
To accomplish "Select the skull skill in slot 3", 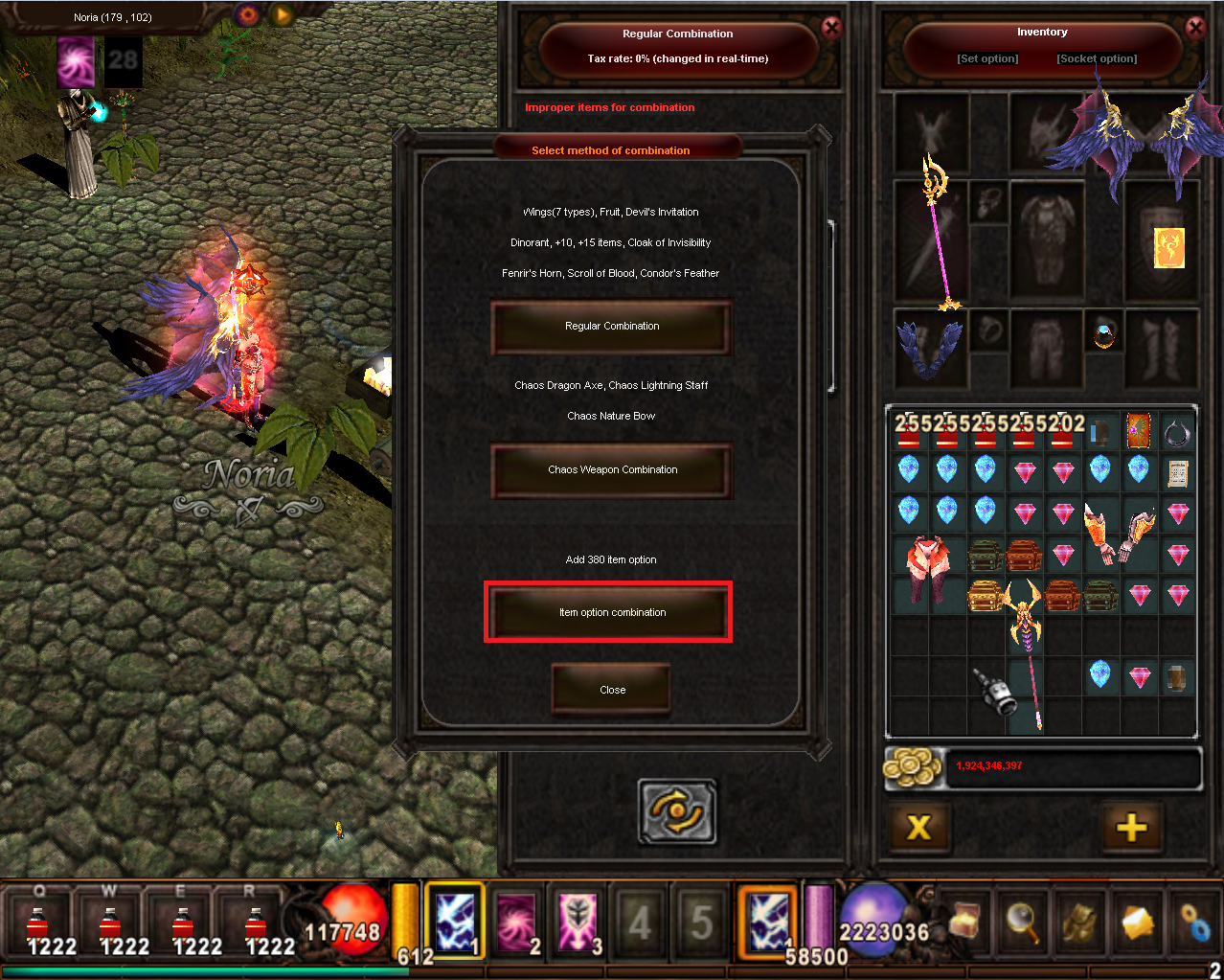I will click(578, 921).
